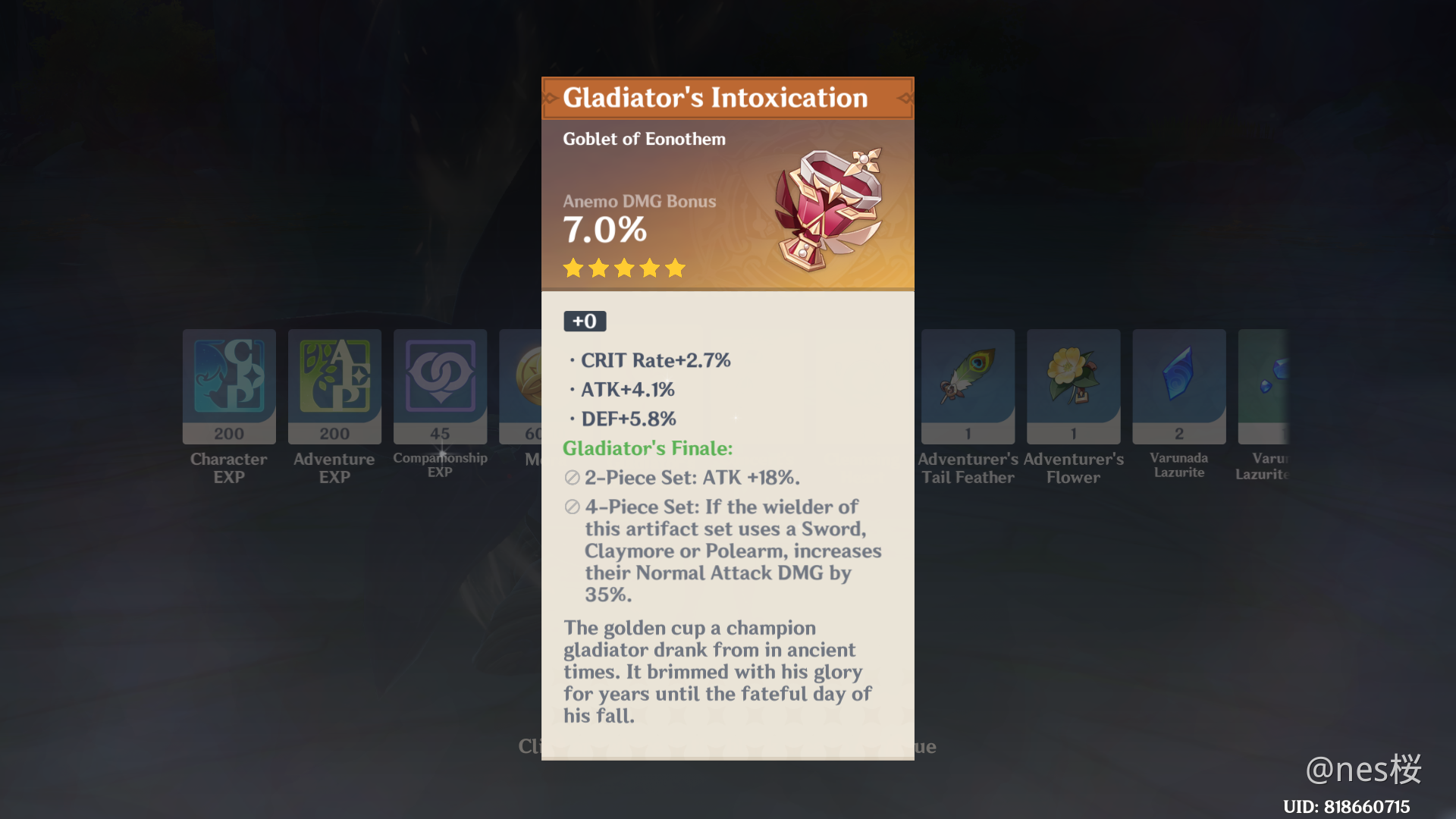1456x819 pixels.
Task: Select the Goblet of Eonothem label
Action: tap(644, 139)
